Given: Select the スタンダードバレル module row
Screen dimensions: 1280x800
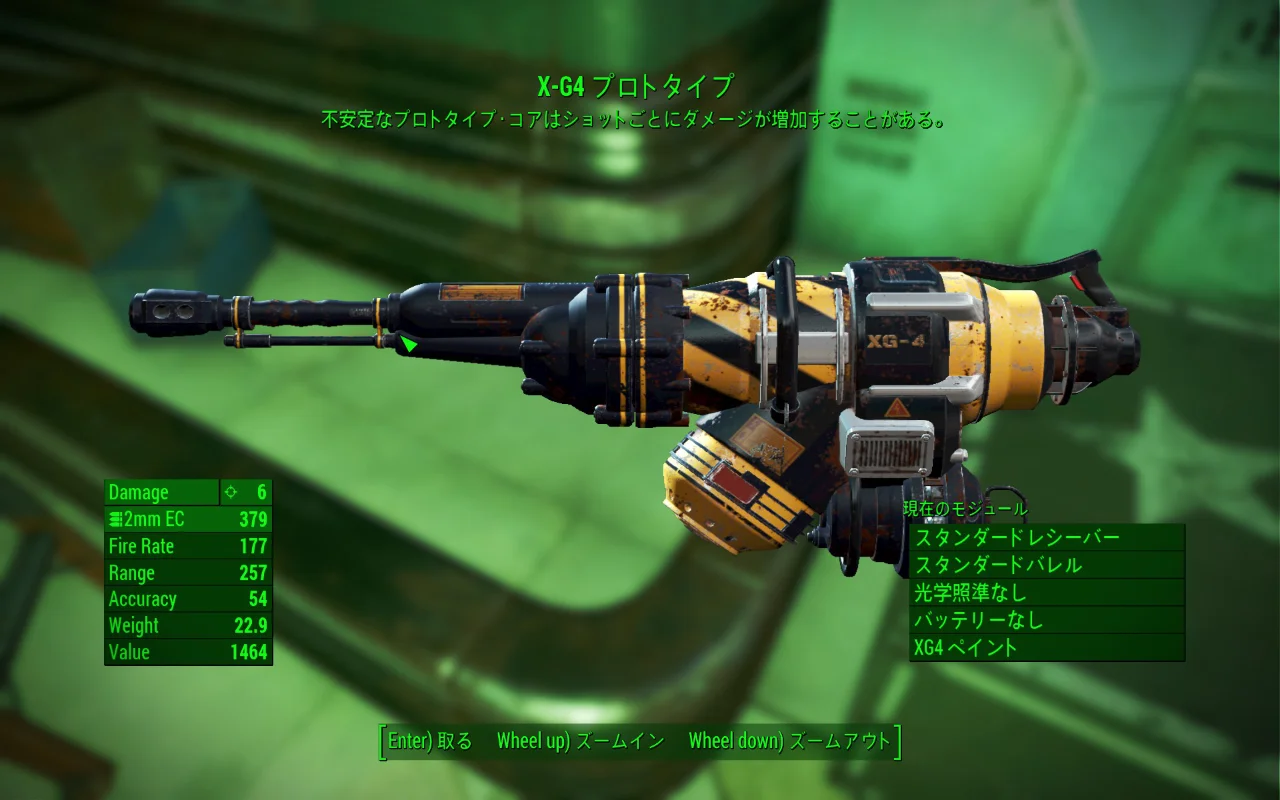Looking at the screenshot, I should 1046,565.
